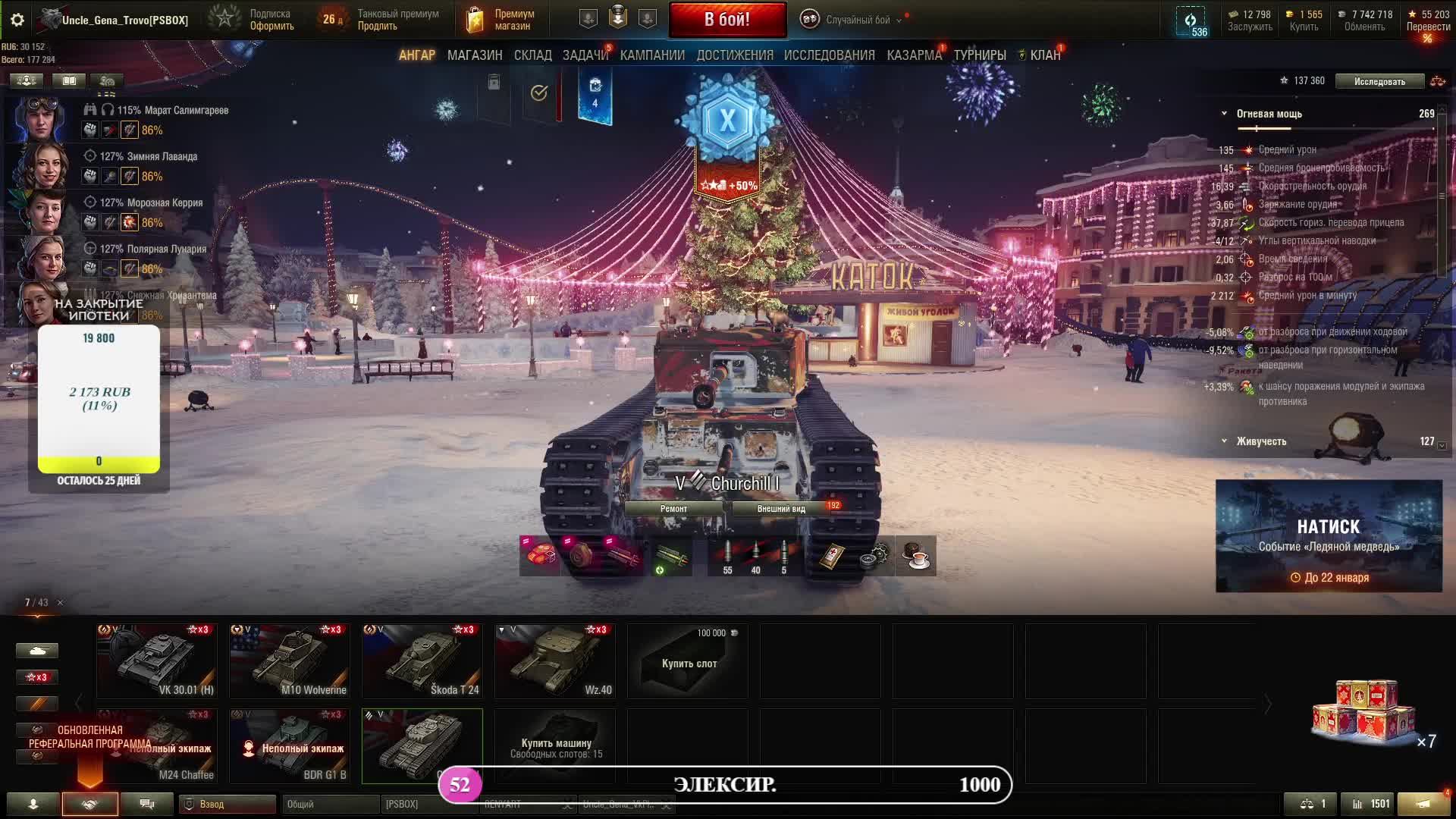Select the VK 30.01 (H) tank
The width and height of the screenshot is (1456, 819).
[x=156, y=660]
